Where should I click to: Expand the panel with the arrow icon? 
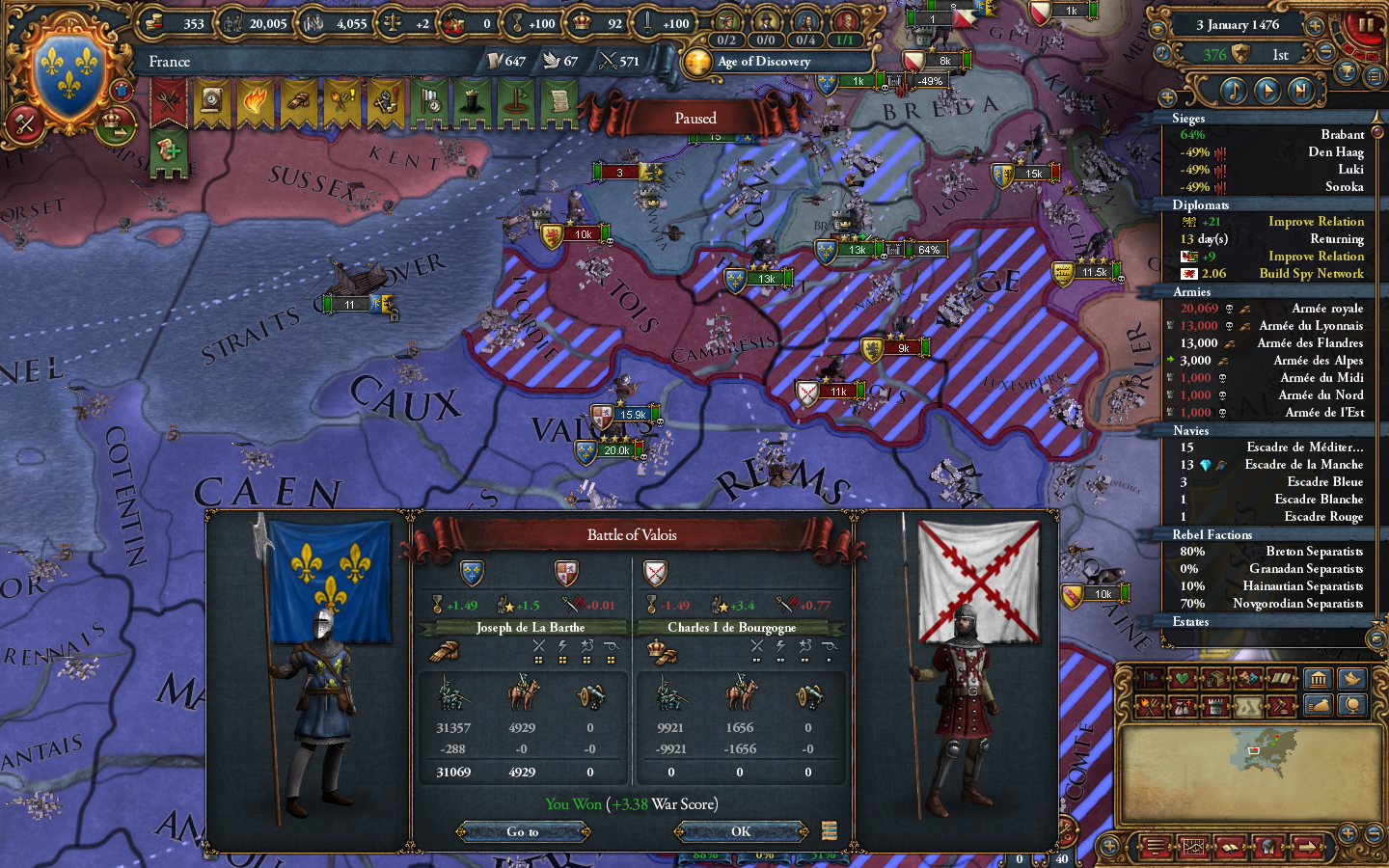tap(1308, 846)
